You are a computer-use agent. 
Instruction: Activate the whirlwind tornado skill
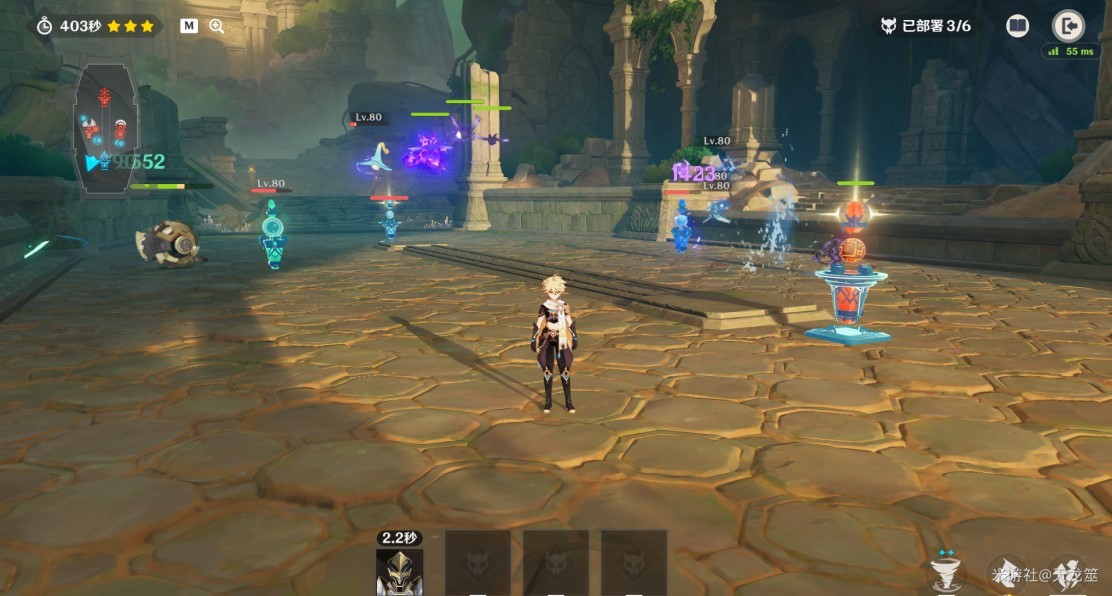click(x=947, y=571)
